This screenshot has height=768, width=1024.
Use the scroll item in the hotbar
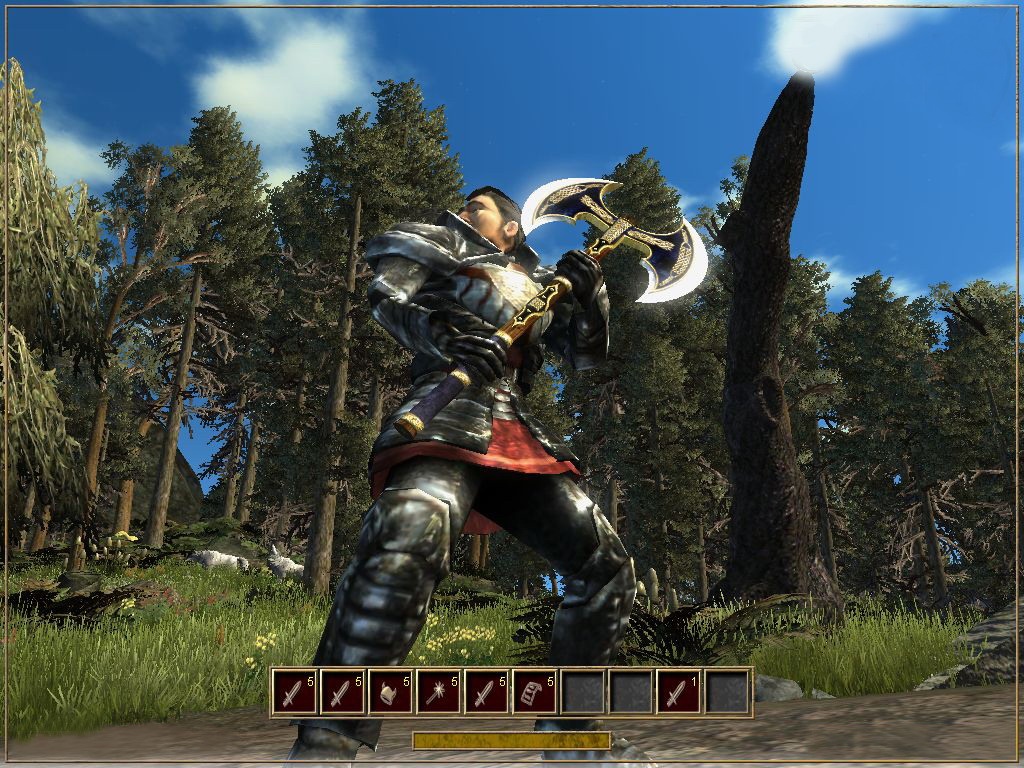(535, 692)
